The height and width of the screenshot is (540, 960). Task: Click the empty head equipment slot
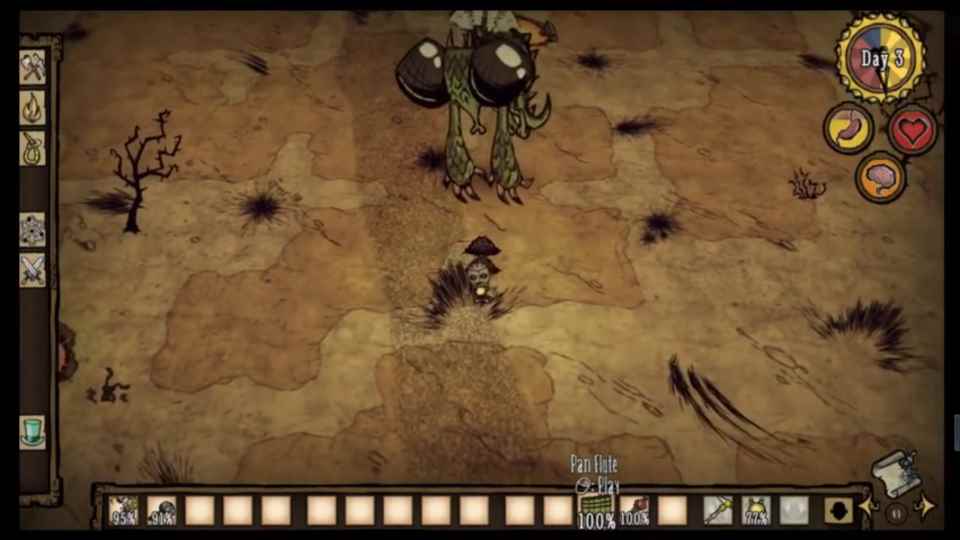pos(794,510)
